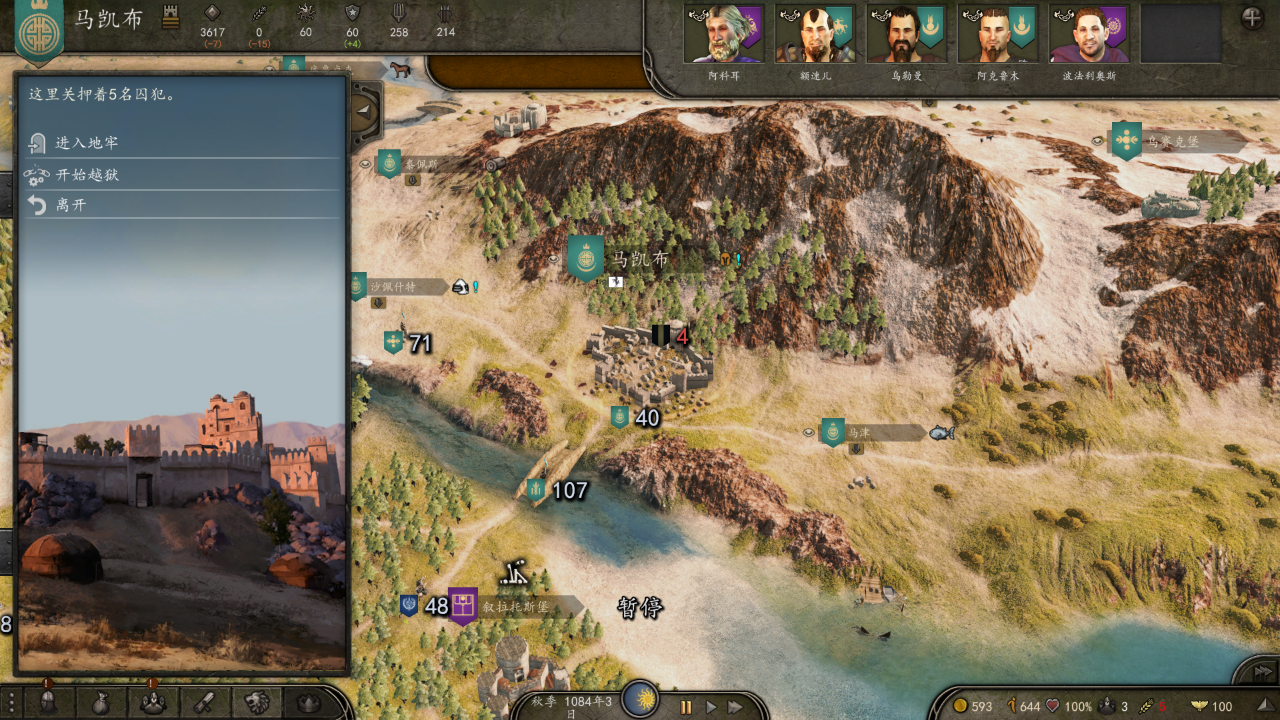Click the 乌勒曼 character portrait

pos(906,35)
